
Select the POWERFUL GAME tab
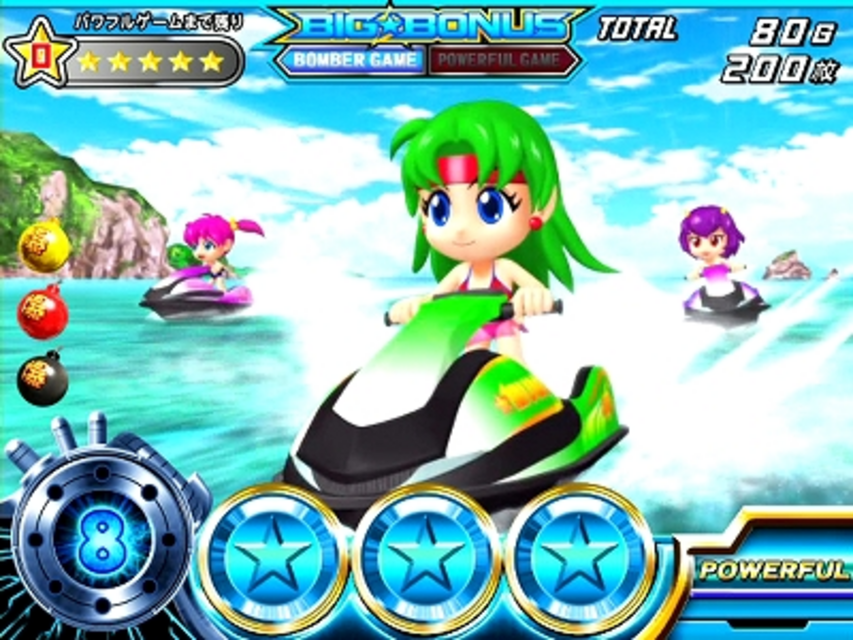[503, 60]
